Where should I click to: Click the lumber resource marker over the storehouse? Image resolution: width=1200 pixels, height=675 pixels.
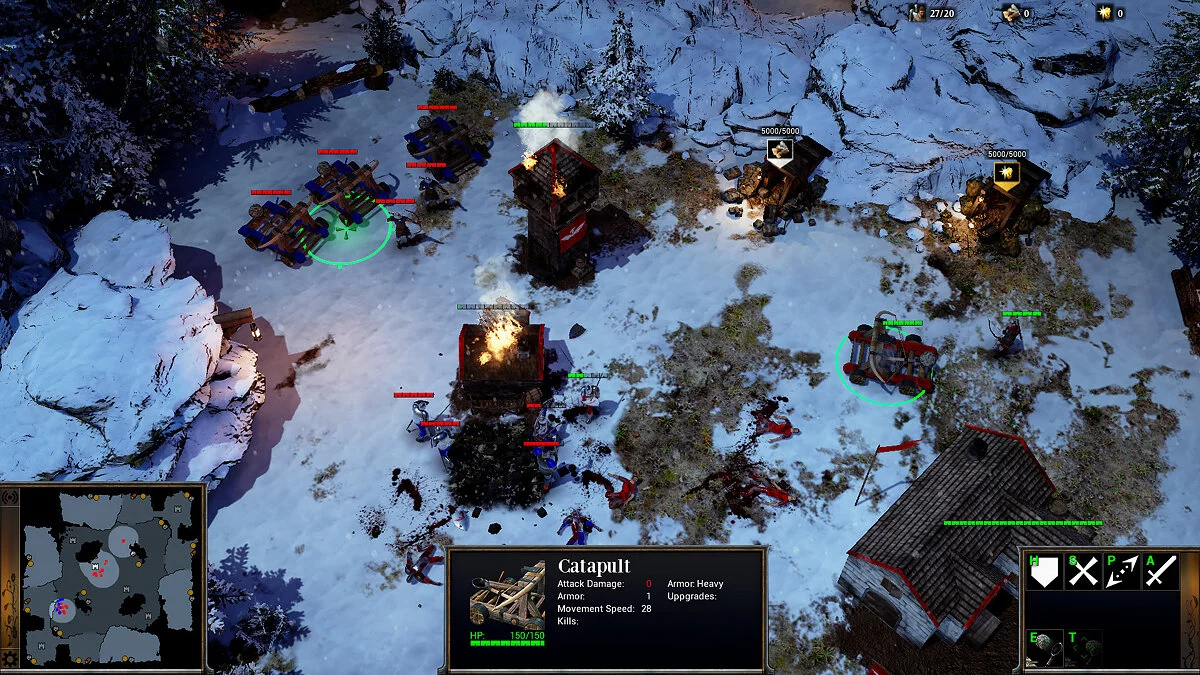coord(780,150)
